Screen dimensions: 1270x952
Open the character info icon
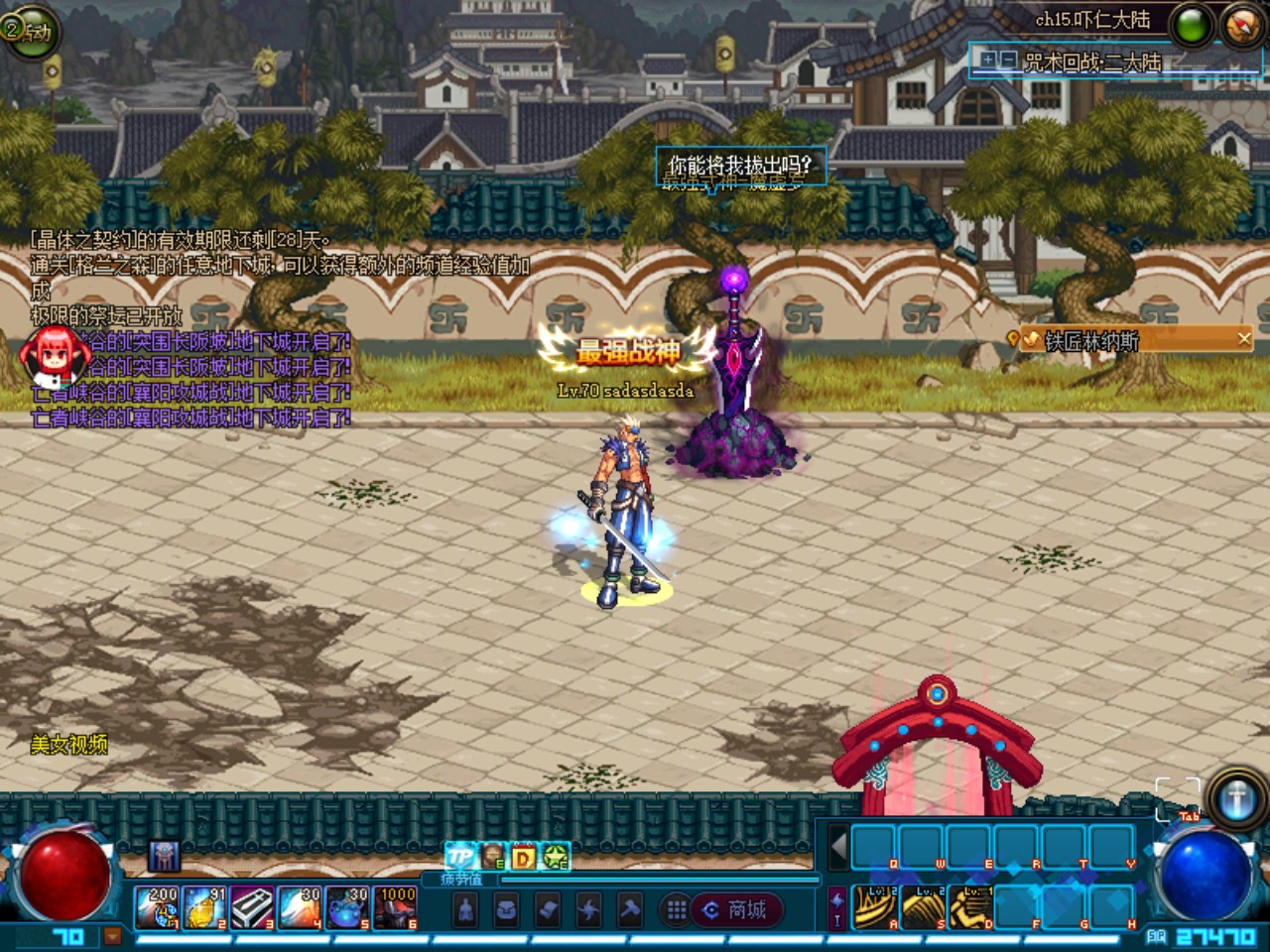(464, 908)
